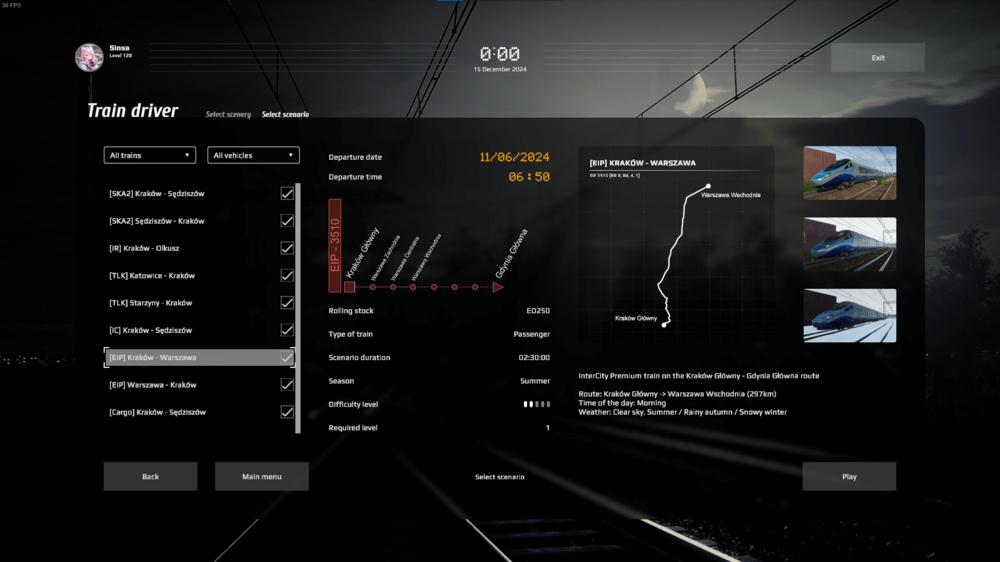This screenshot has width=1000, height=562.
Task: Change the departure date 11/06/2024
Action: tap(514, 157)
